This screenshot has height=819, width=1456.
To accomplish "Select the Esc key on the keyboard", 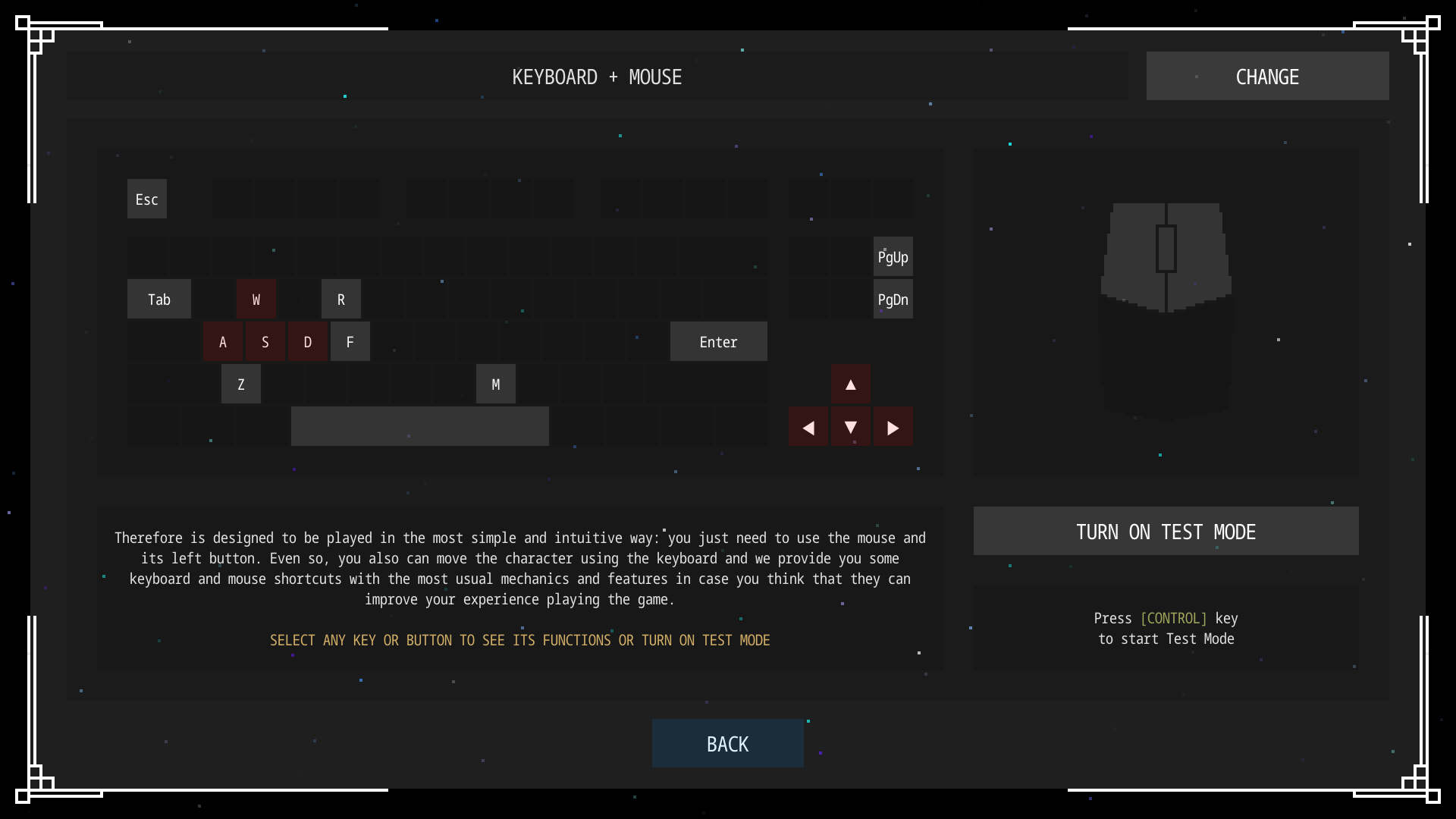I will click(147, 199).
